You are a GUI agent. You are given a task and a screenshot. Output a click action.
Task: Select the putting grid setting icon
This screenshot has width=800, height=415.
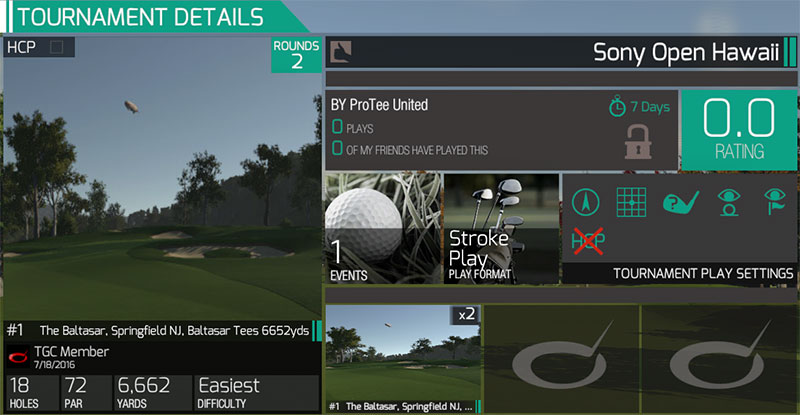[x=630, y=202]
